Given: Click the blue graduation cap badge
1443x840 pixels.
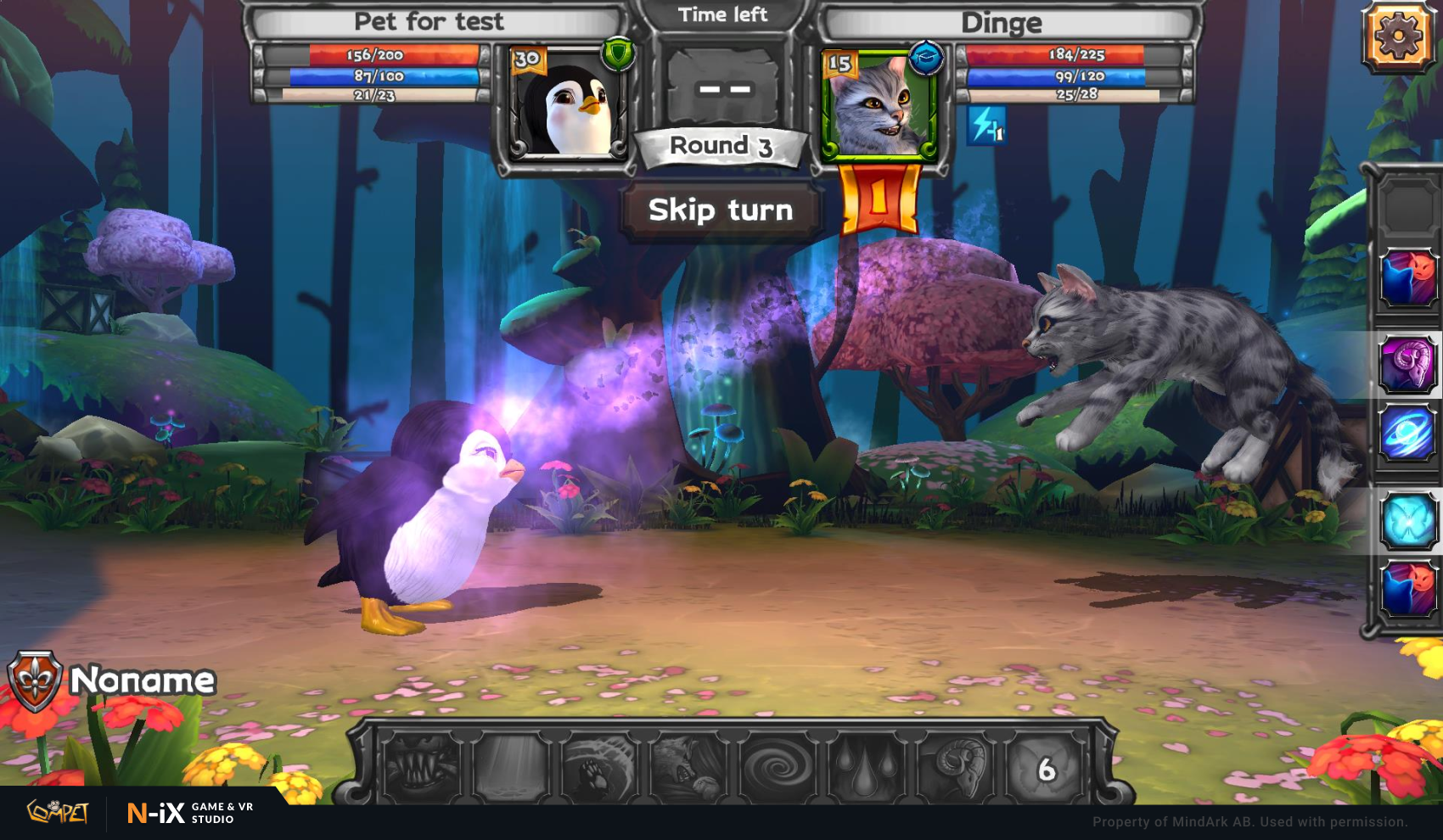Looking at the screenshot, I should (925, 58).
